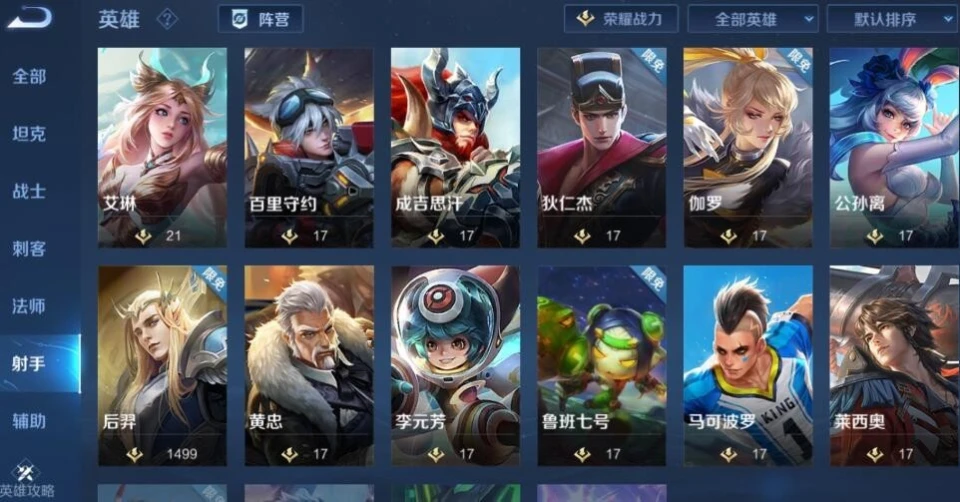Select the hero card 后羿

(x=162, y=365)
